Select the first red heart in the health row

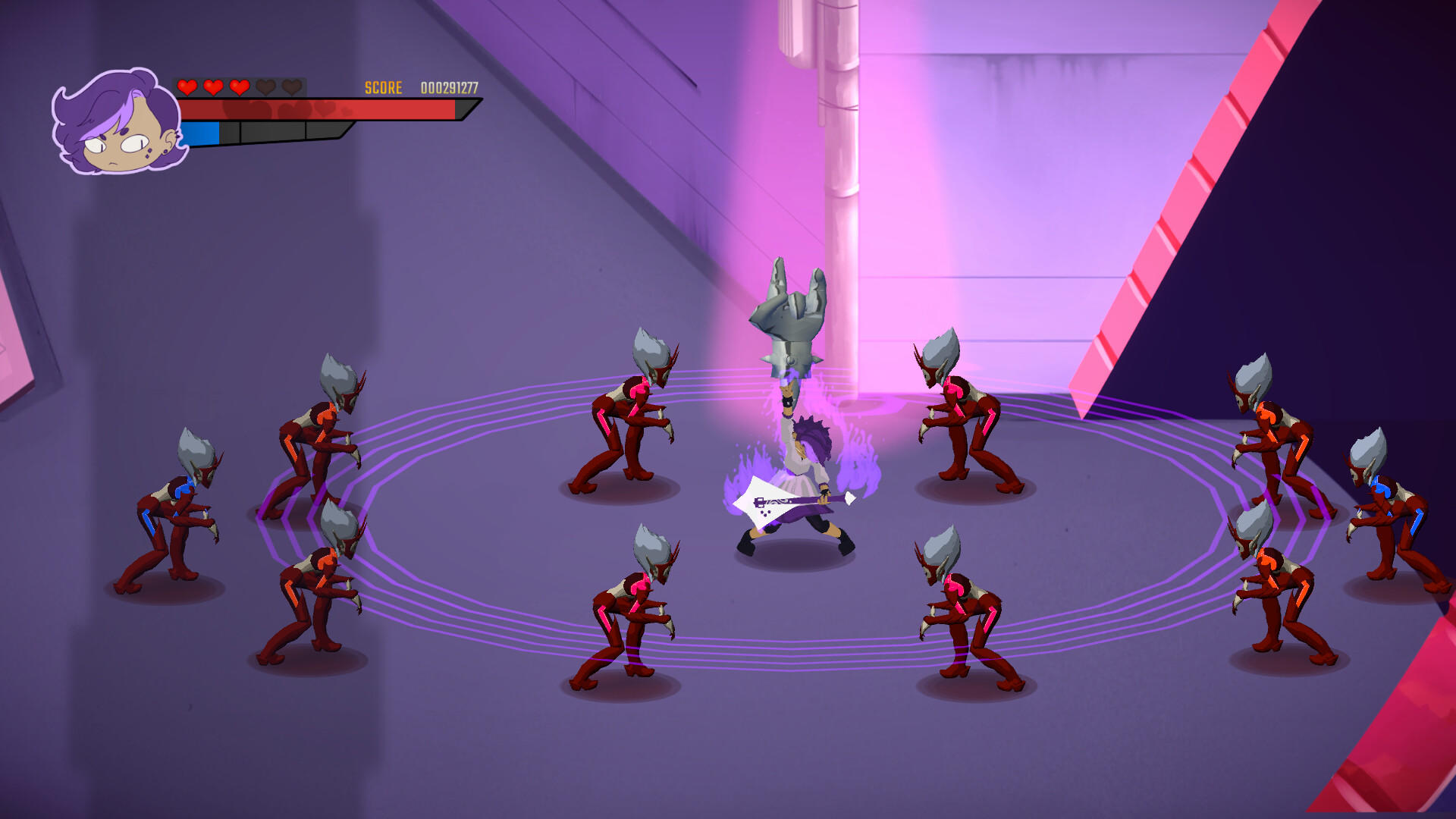(x=187, y=86)
